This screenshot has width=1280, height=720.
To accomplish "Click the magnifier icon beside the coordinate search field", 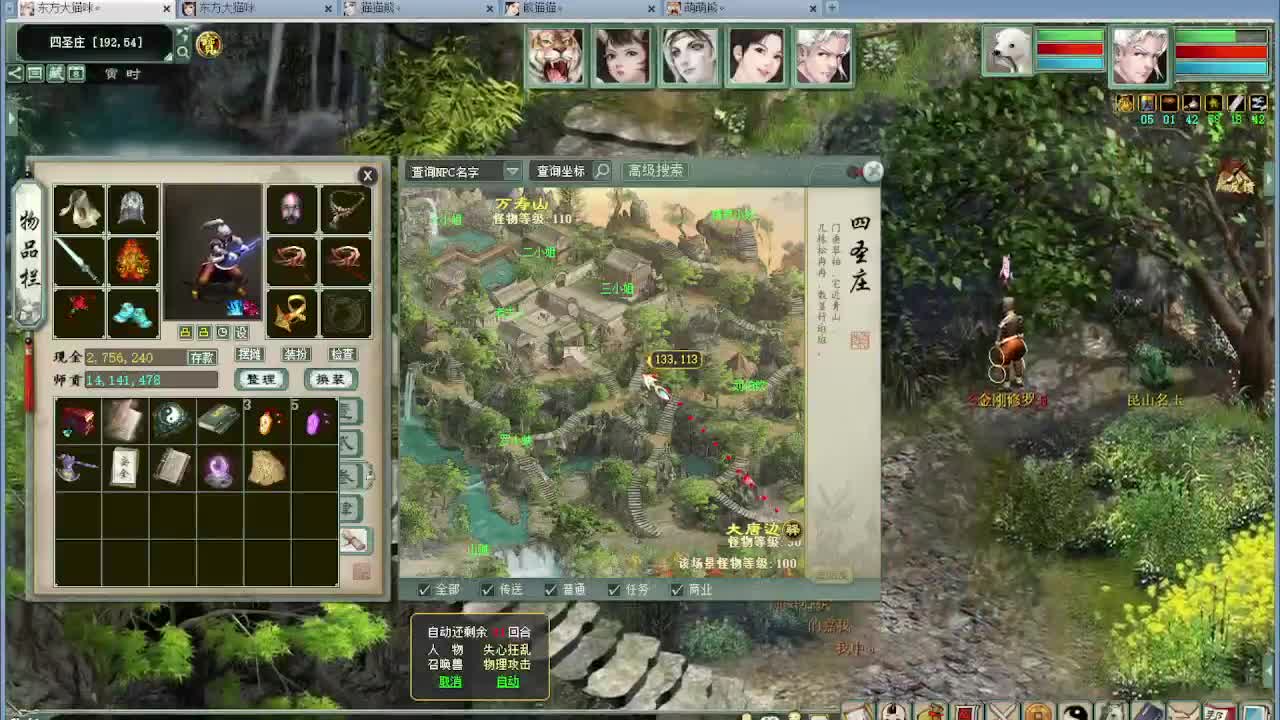I will [601, 171].
